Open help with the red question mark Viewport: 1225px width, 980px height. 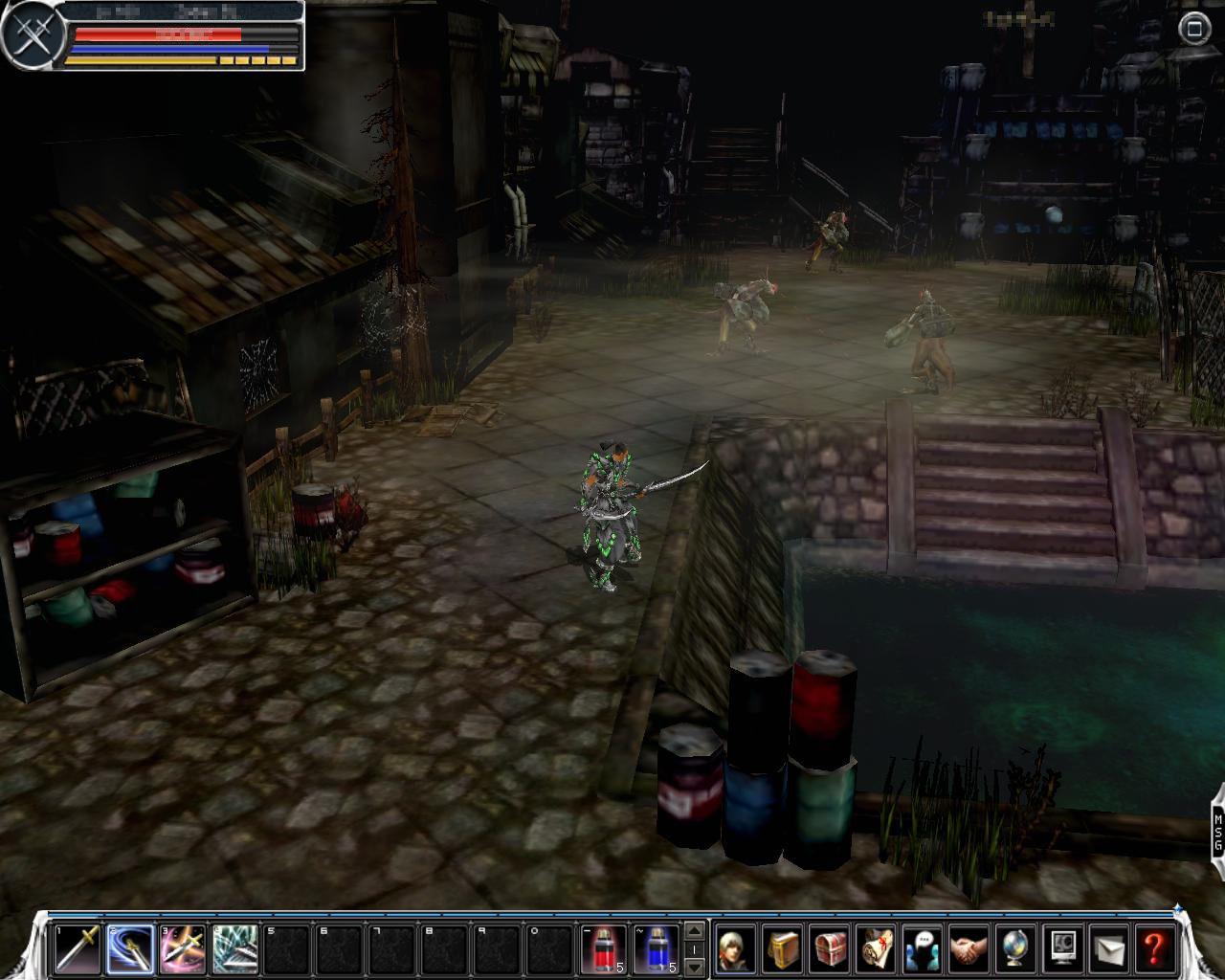coord(1154,948)
